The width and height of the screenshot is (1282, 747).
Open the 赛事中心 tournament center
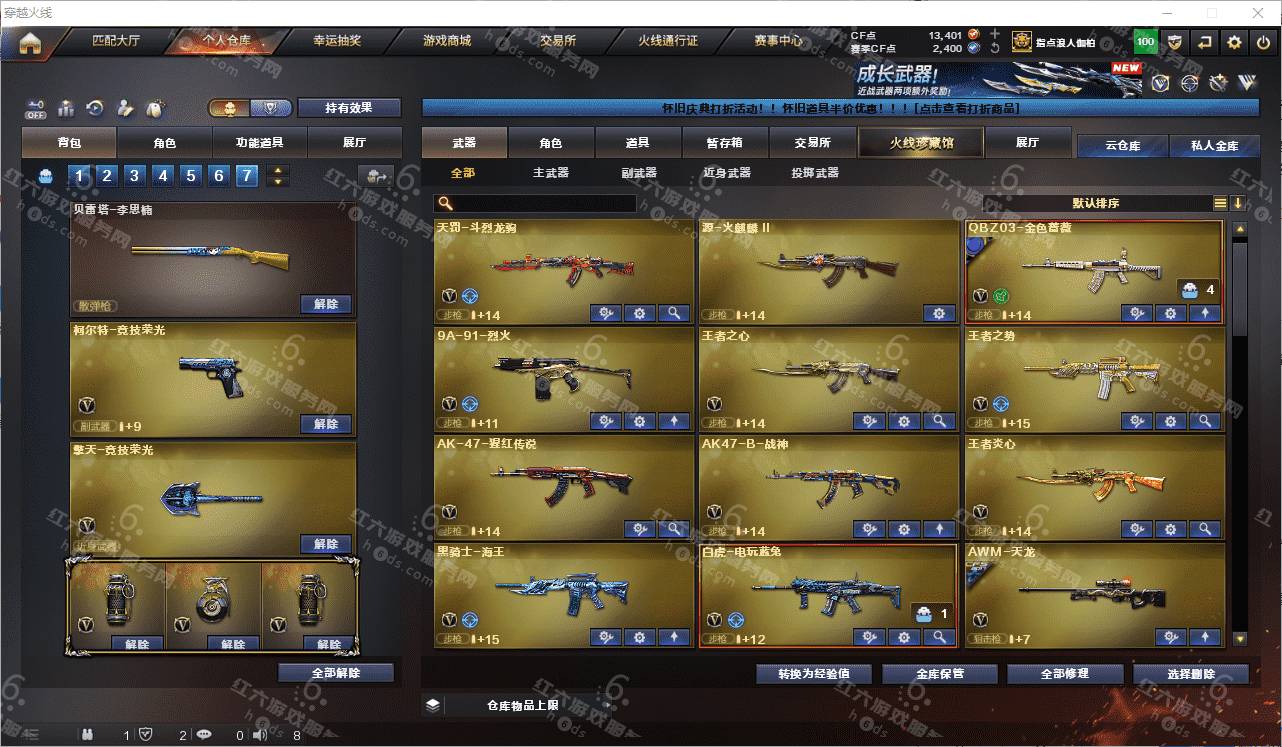(x=778, y=42)
